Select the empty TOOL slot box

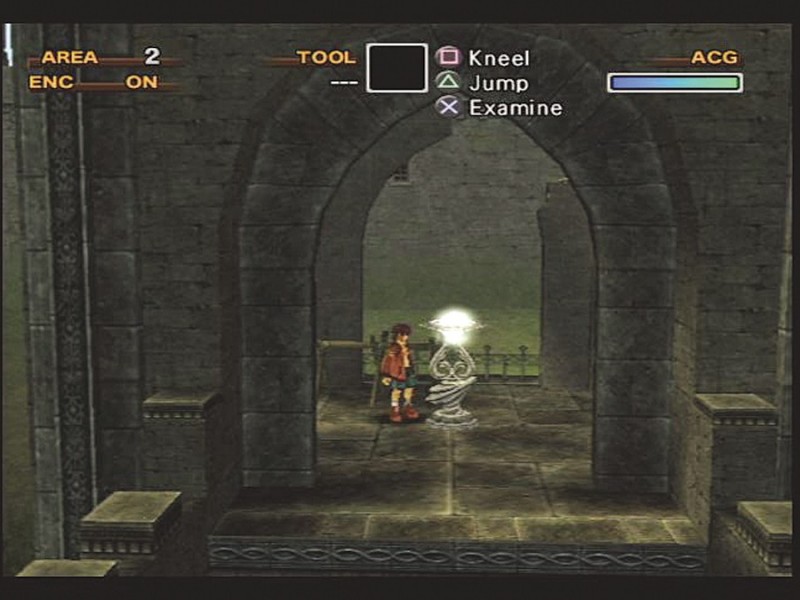tap(396, 68)
